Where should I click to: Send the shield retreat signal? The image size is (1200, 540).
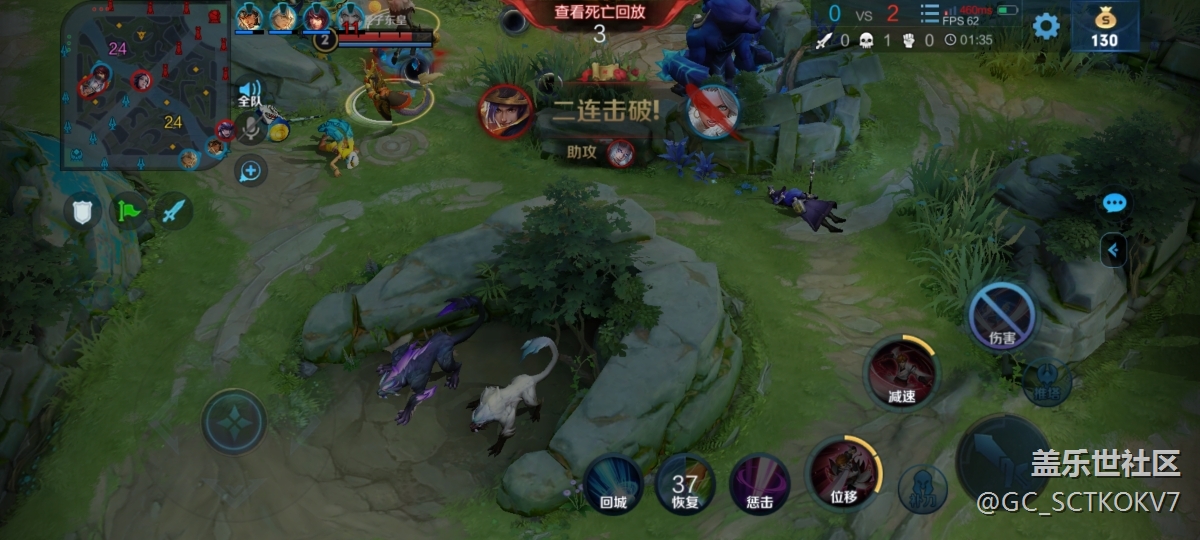click(82, 211)
